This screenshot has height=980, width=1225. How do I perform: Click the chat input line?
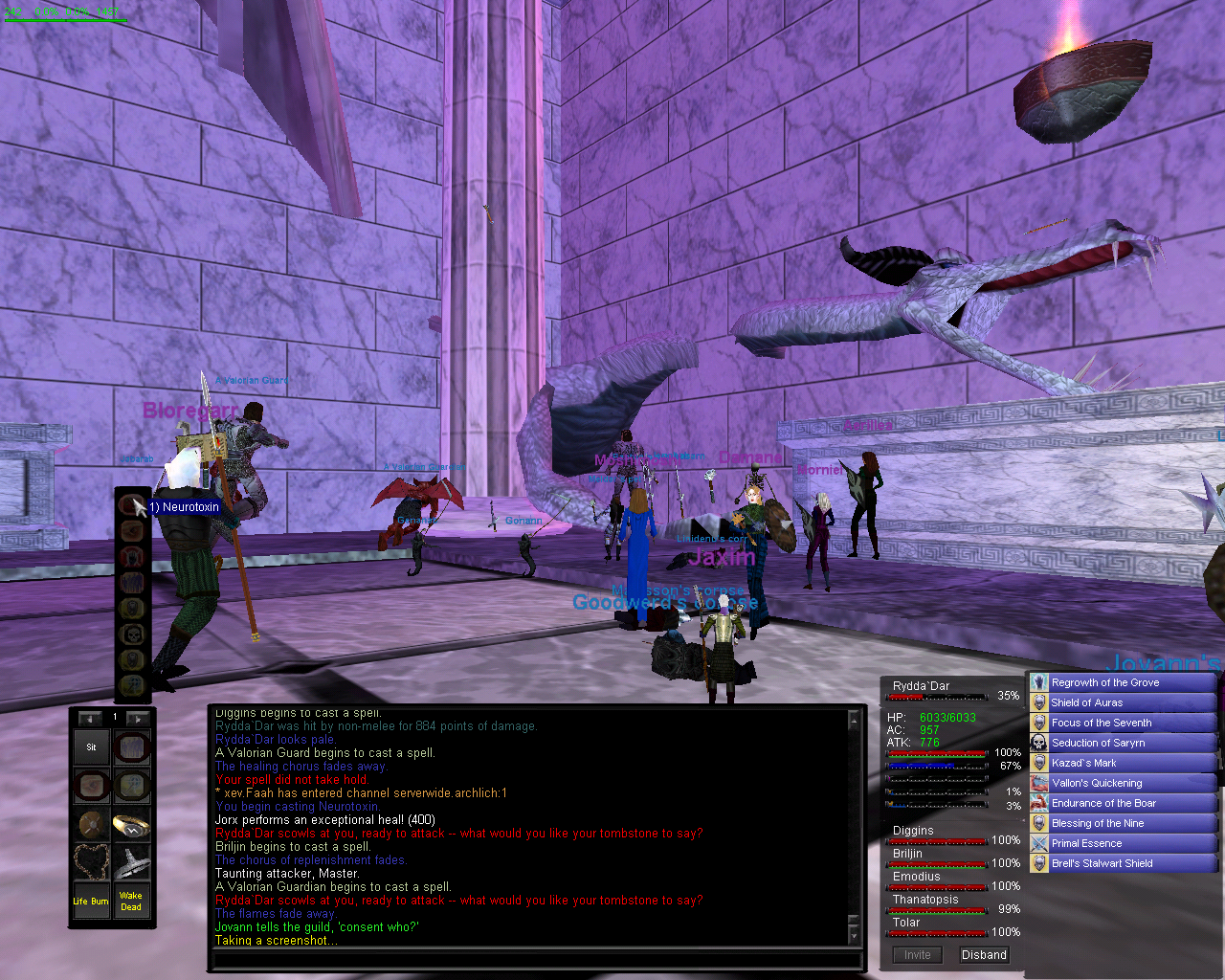pos(536,960)
